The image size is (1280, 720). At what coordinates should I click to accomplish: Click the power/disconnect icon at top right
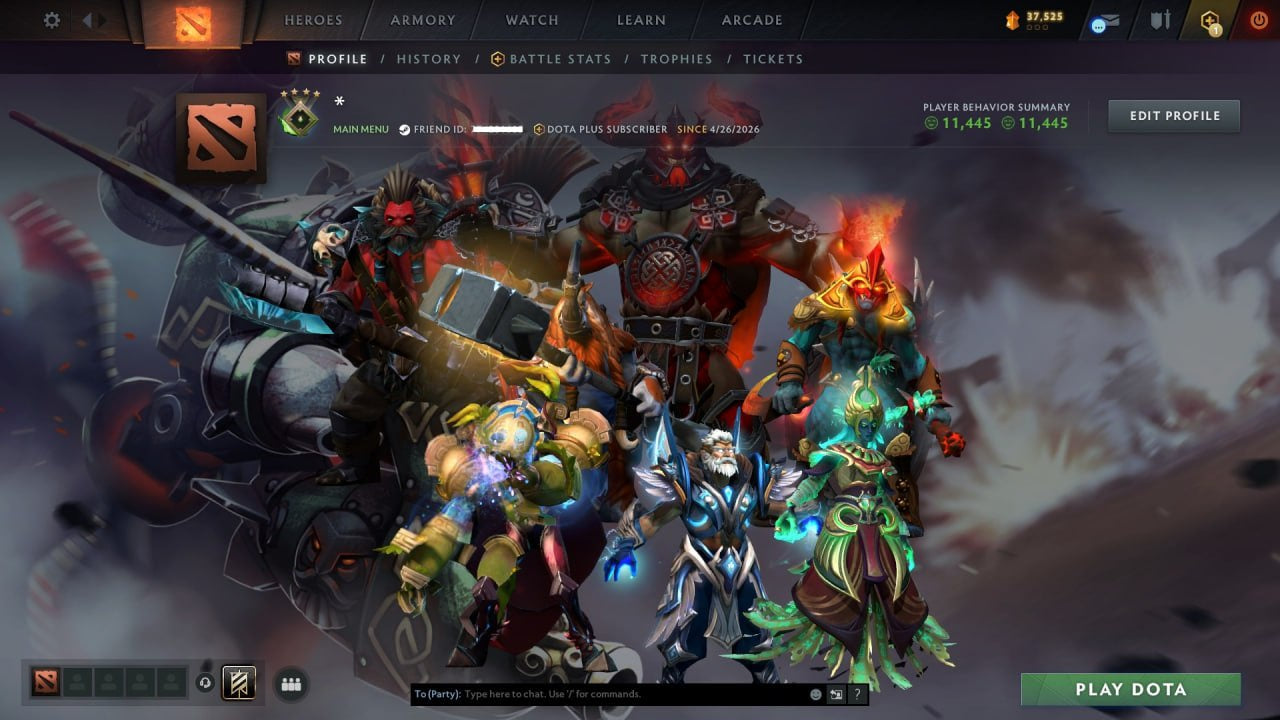pyautogui.click(x=1259, y=19)
